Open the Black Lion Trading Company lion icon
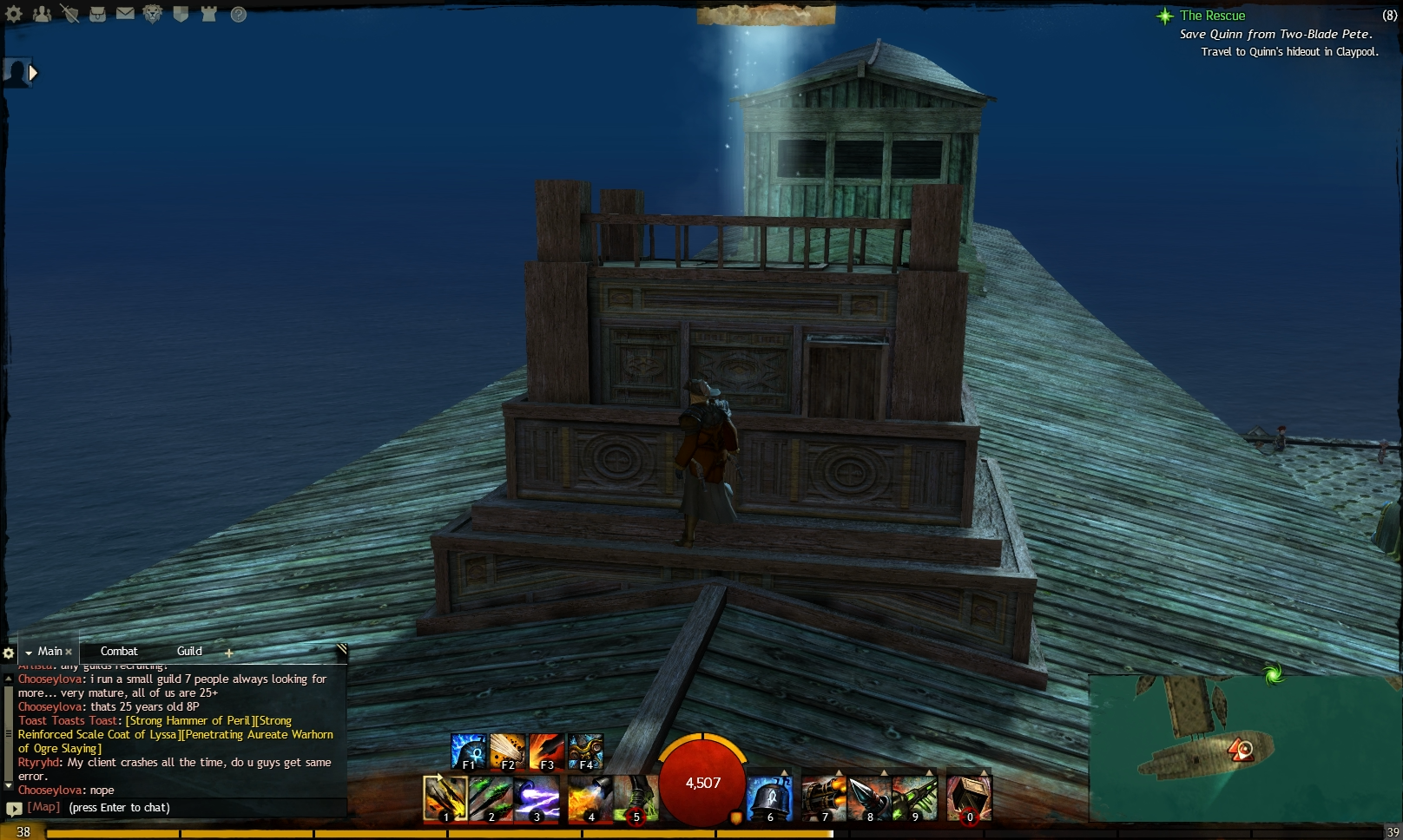The image size is (1403, 840). (x=154, y=12)
